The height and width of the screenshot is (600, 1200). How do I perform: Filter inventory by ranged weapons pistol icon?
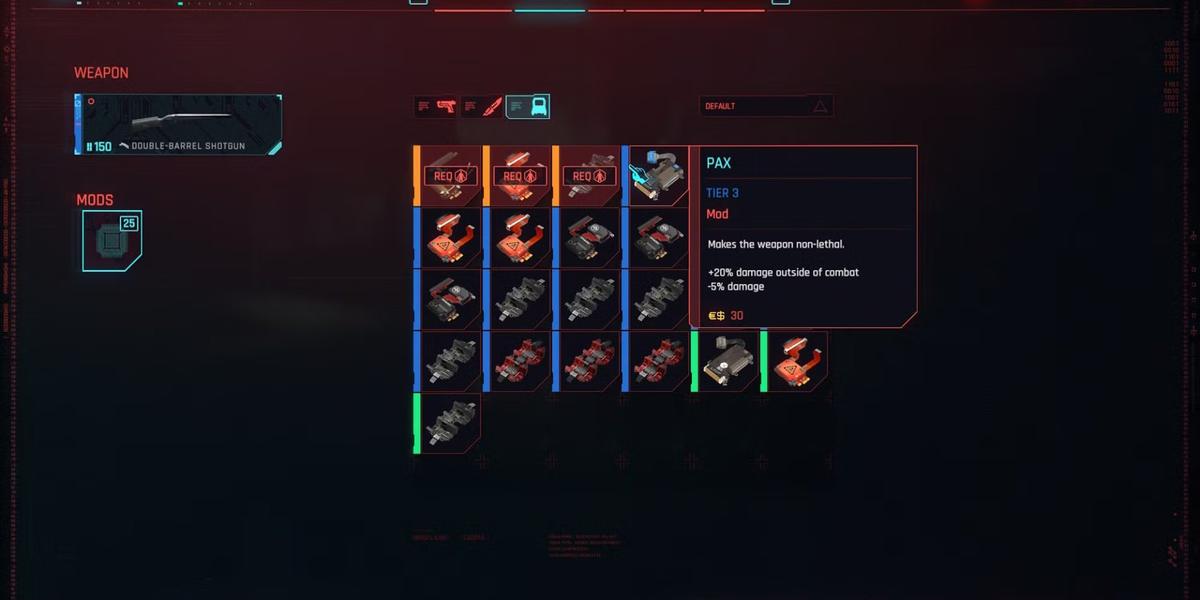tap(436, 107)
